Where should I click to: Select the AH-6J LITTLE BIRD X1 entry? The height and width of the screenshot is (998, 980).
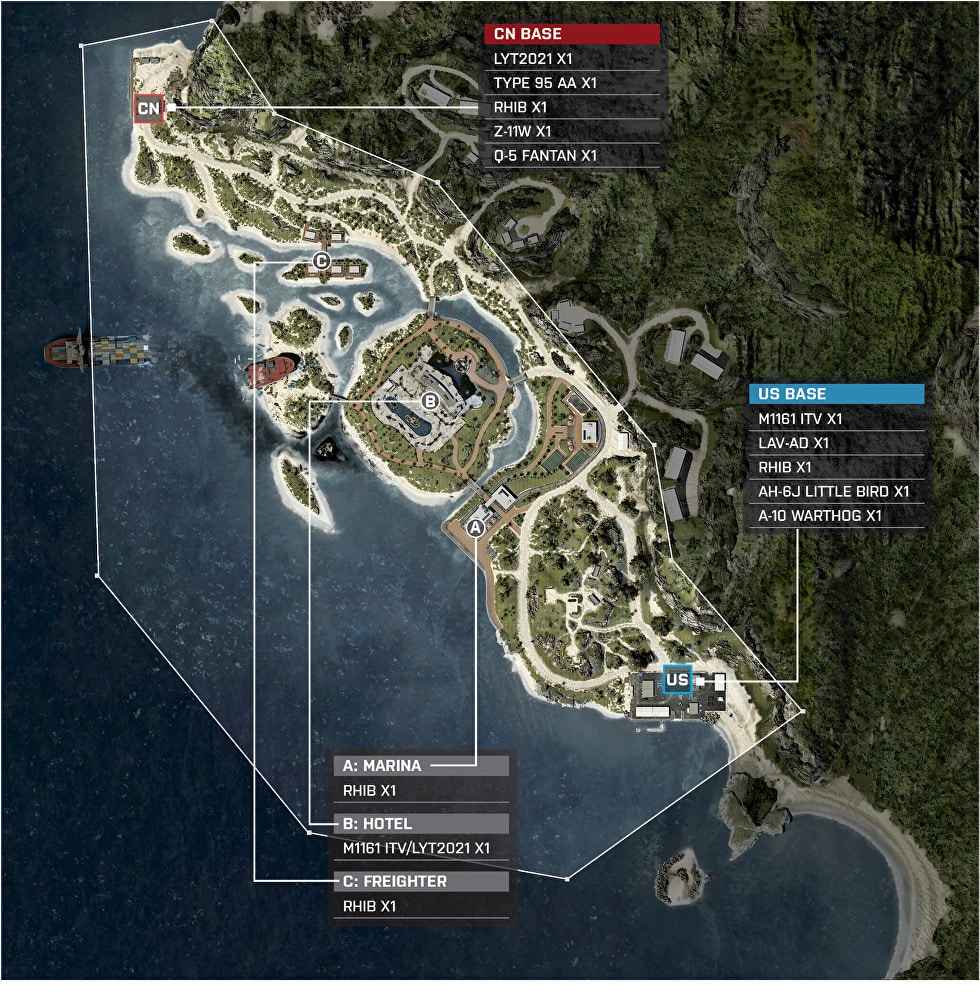tap(836, 492)
